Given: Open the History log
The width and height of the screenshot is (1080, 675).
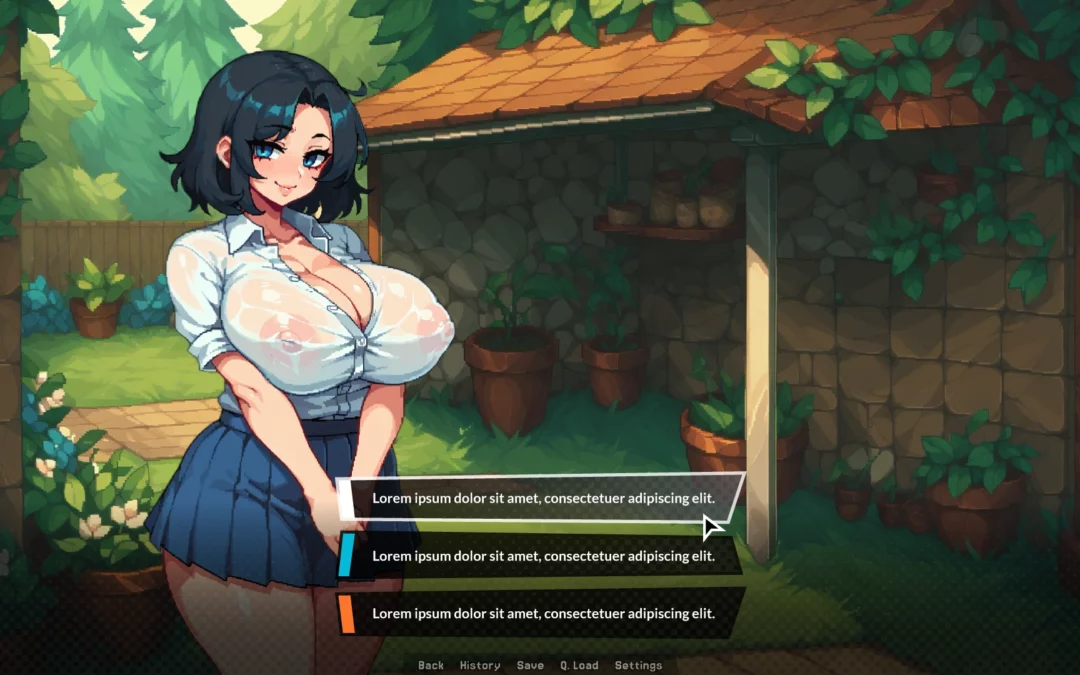Looking at the screenshot, I should click(480, 665).
